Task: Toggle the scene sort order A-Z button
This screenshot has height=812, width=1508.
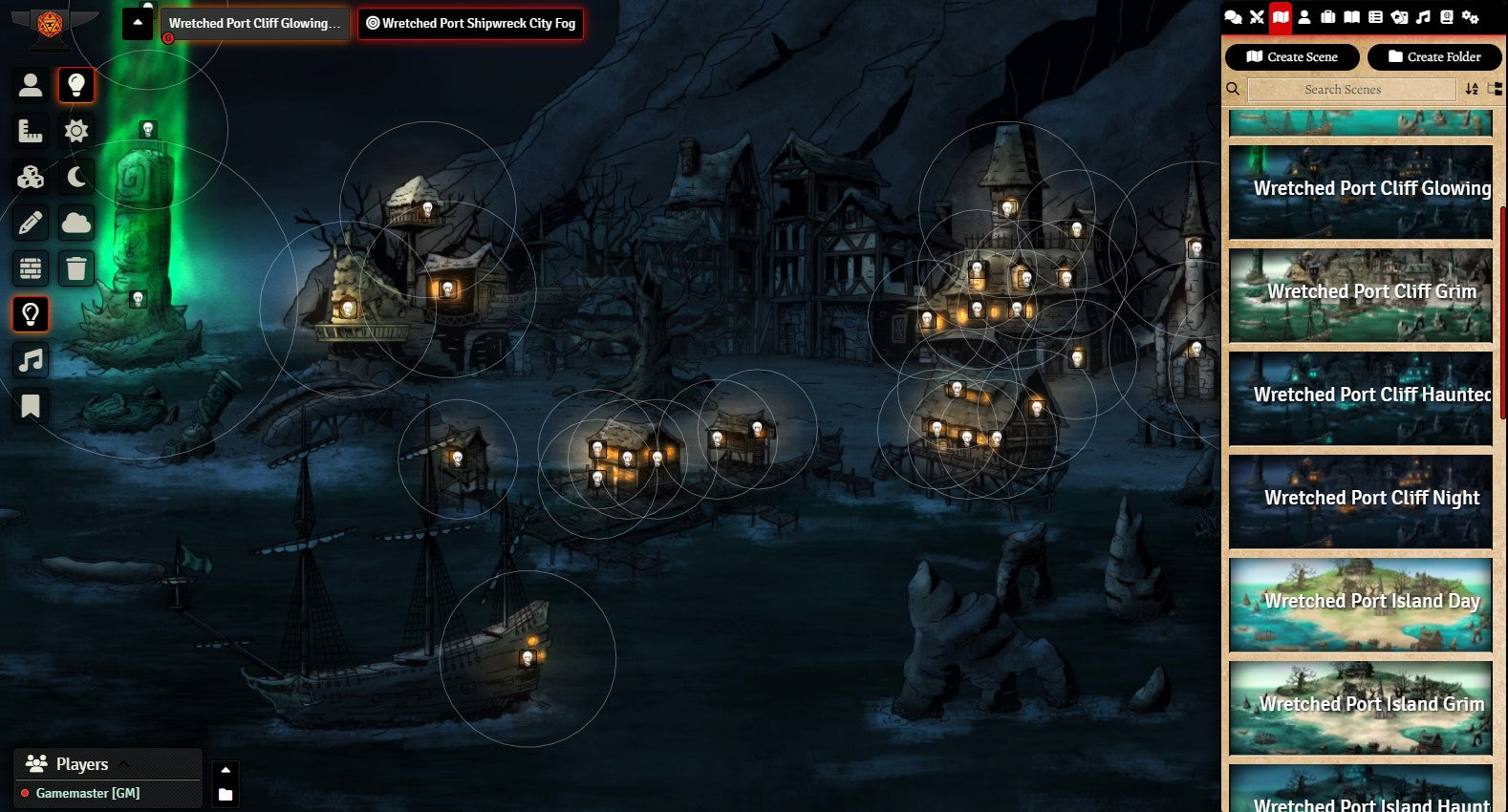Action: (1472, 89)
